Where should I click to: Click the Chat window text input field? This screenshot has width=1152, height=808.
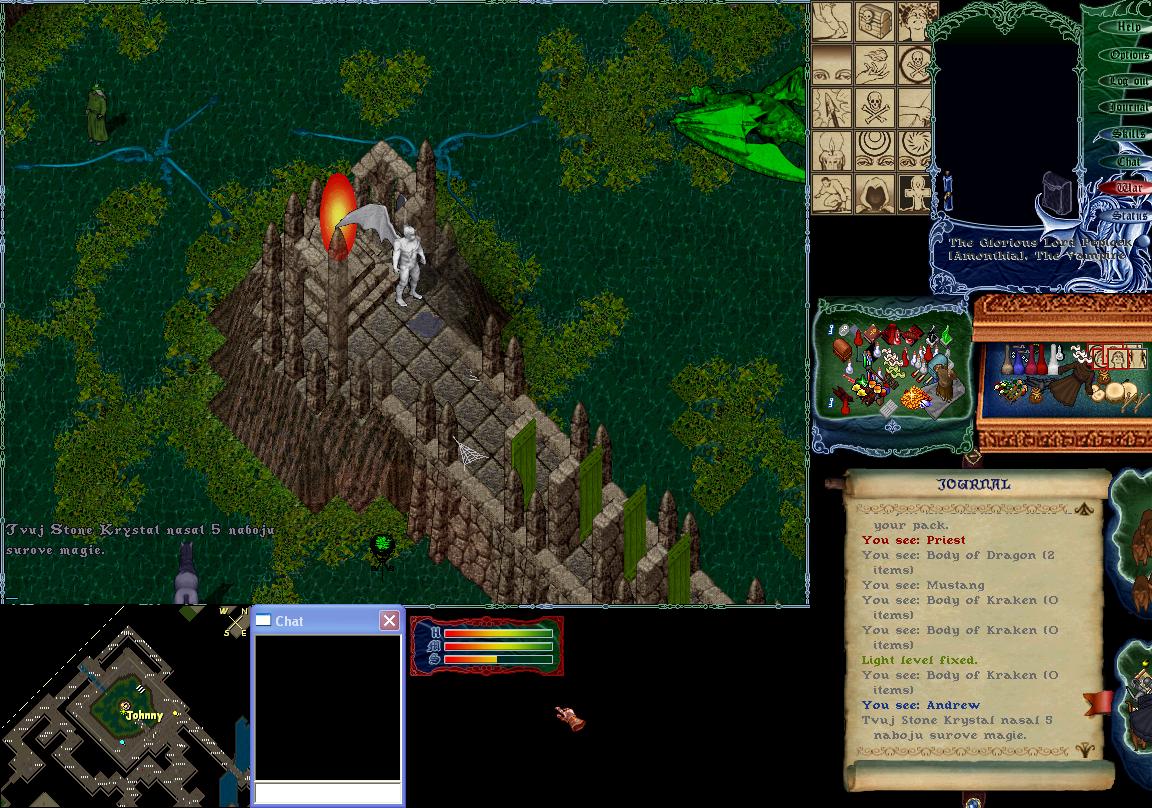click(327, 793)
